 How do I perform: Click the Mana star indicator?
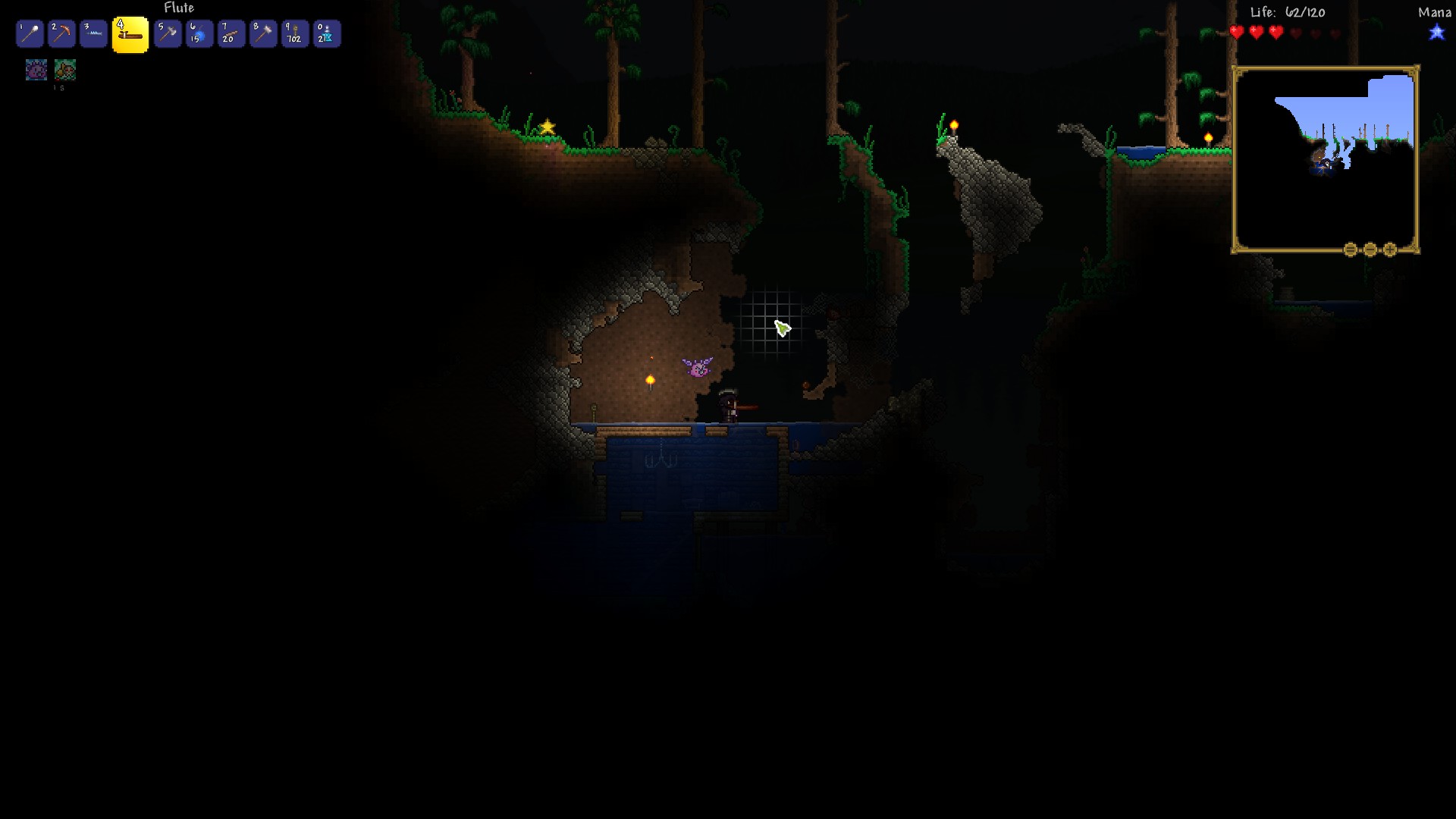[1437, 33]
